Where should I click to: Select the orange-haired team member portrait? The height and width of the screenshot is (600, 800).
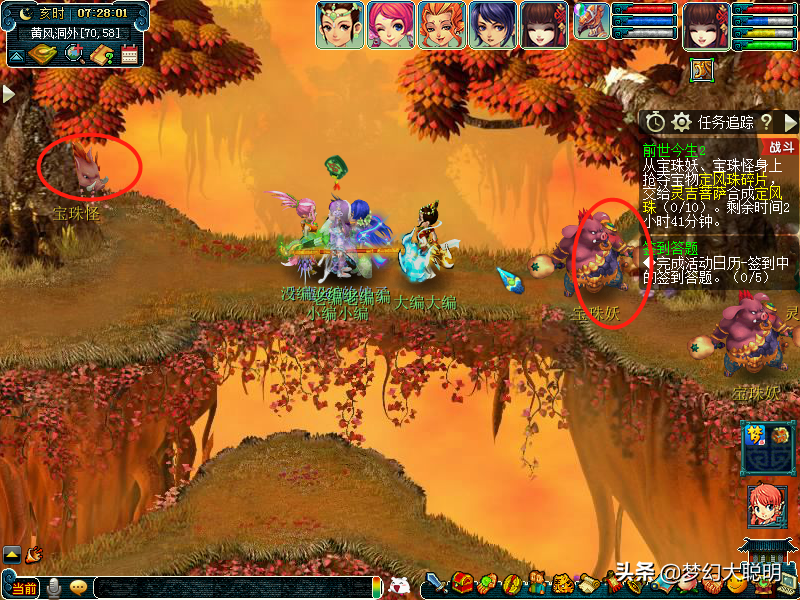pyautogui.click(x=442, y=25)
